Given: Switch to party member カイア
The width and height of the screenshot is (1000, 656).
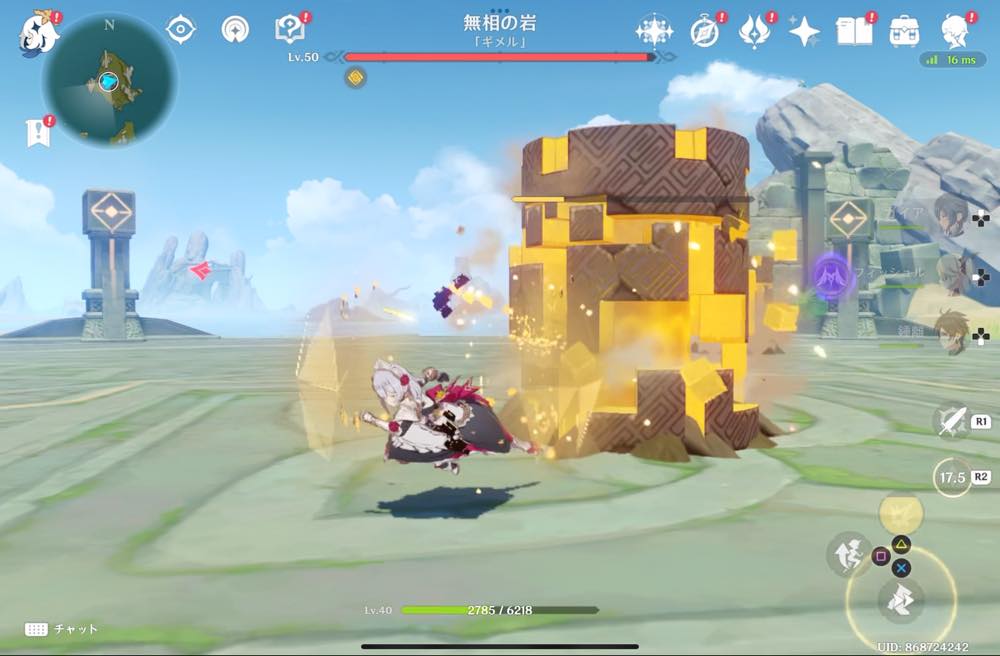Looking at the screenshot, I should [x=950, y=215].
